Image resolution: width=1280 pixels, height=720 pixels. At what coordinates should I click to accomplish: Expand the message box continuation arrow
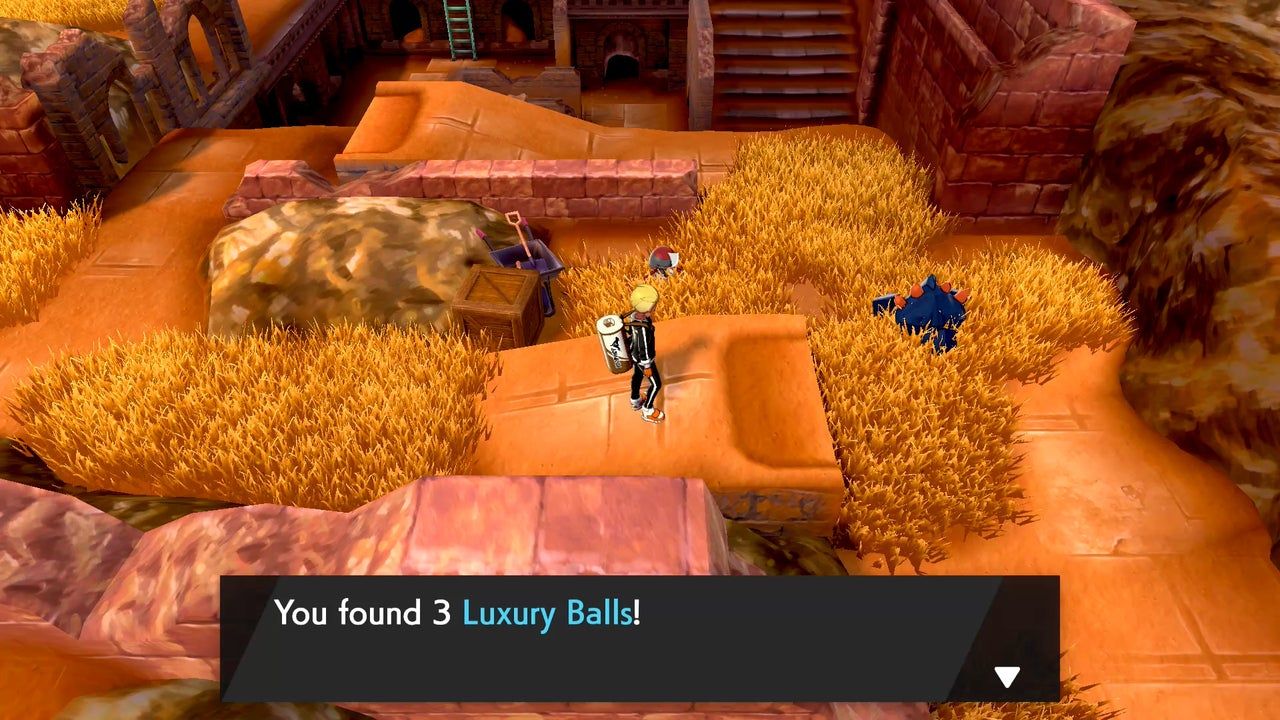pos(1009,675)
